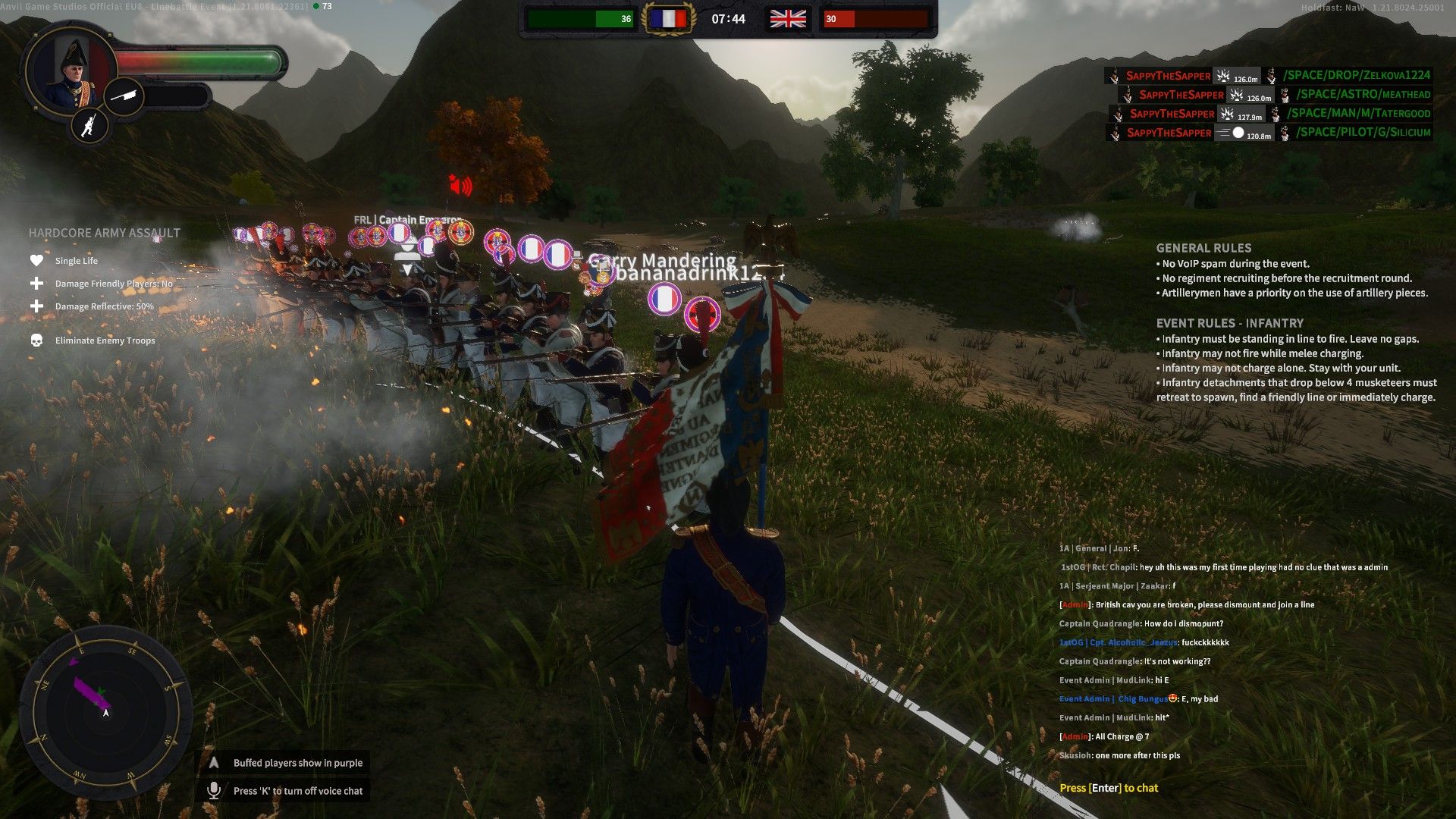Click the buffed players arrow indicator
Image resolution: width=1456 pixels, height=819 pixels.
pyautogui.click(x=214, y=763)
